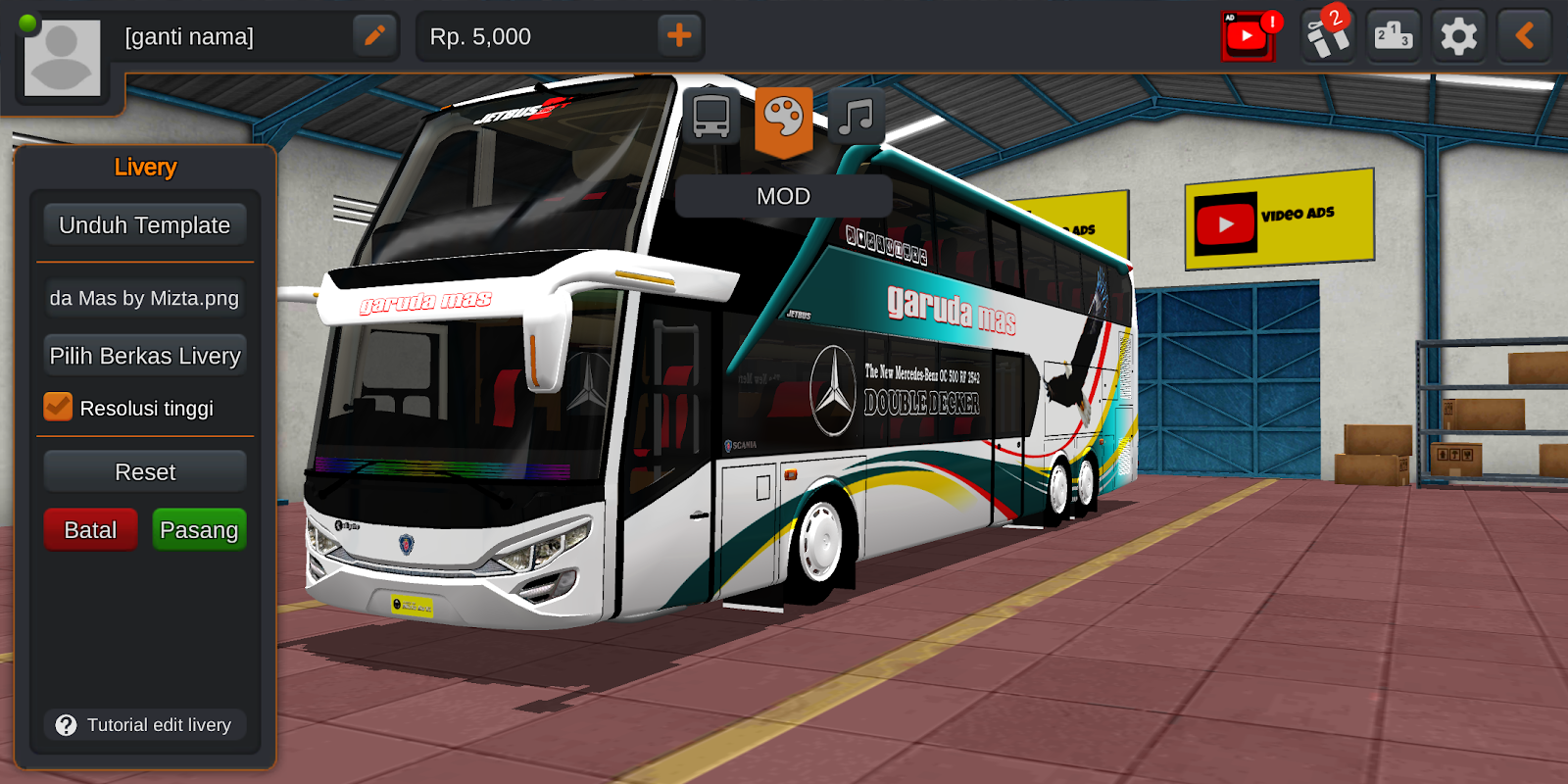Tap the pencil icon to edit player name
Image resolution: width=1568 pixels, height=784 pixels.
[375, 36]
